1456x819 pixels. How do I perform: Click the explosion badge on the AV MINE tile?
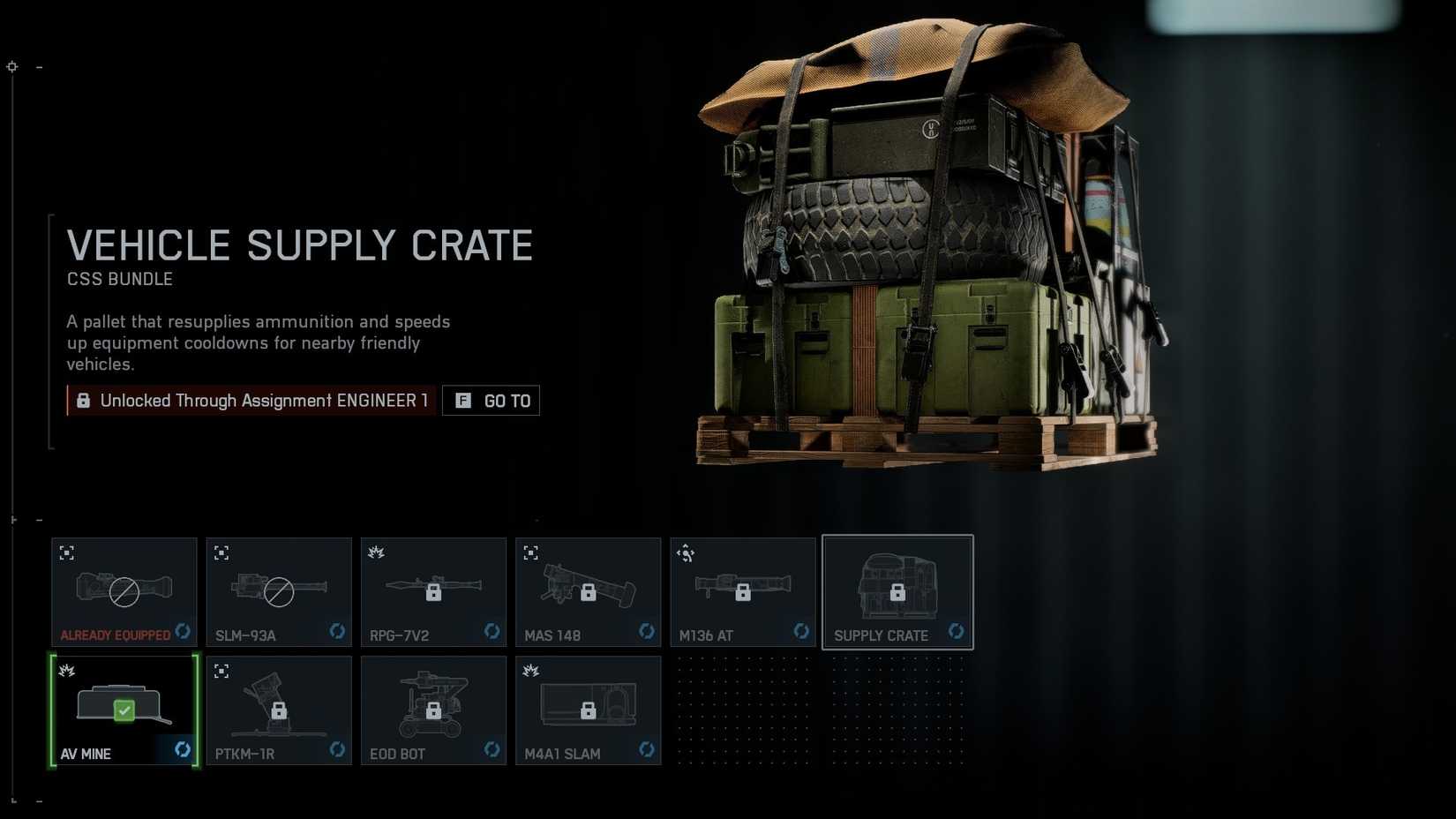pyautogui.click(x=67, y=671)
